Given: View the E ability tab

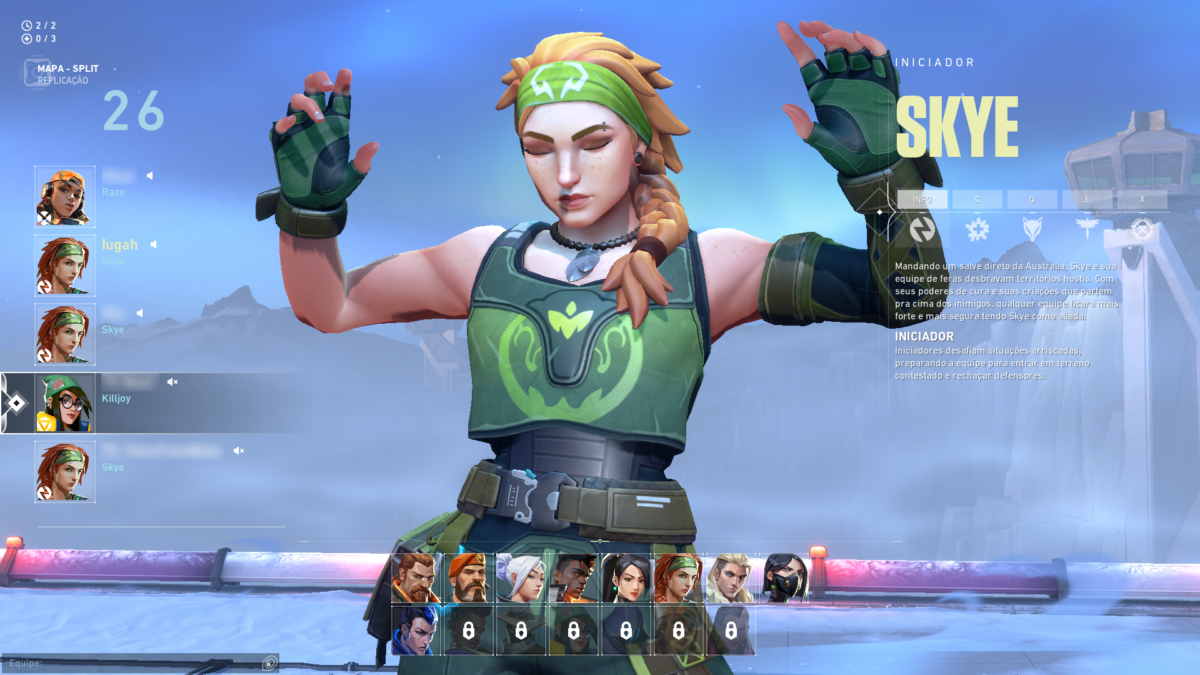Looking at the screenshot, I should 1087,199.
